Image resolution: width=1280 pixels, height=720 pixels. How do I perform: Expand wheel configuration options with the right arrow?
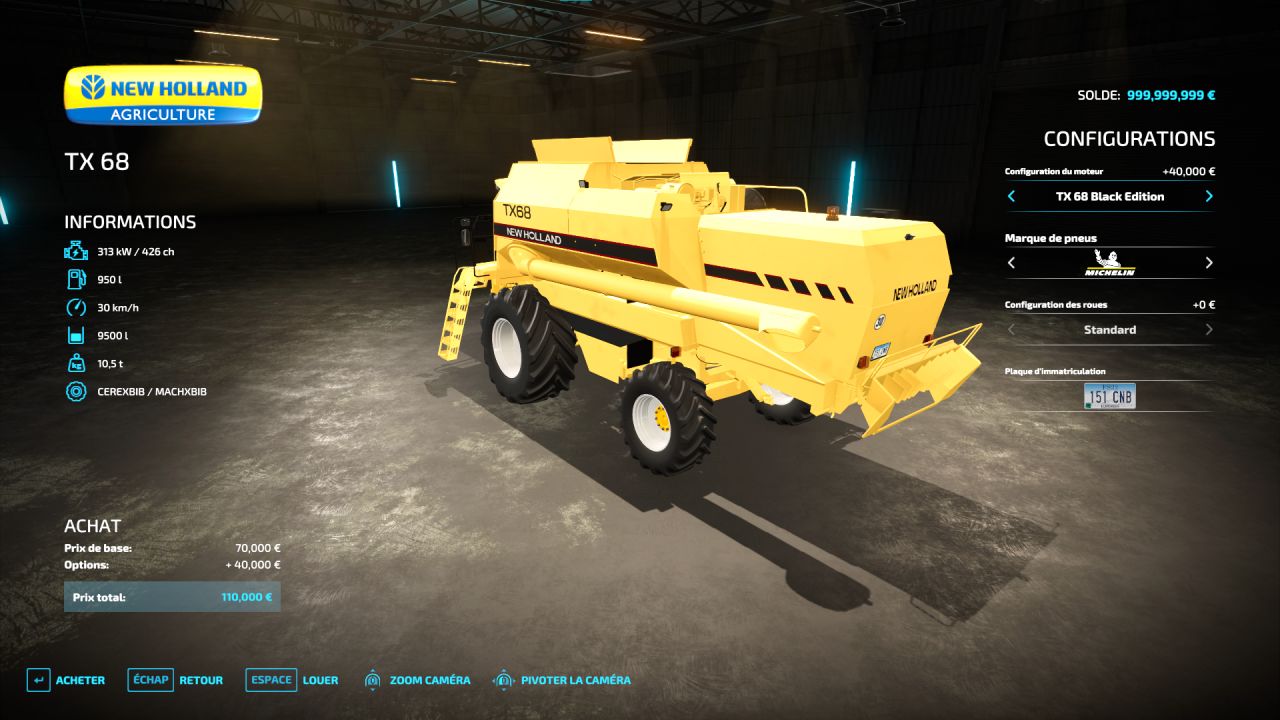tap(1208, 330)
